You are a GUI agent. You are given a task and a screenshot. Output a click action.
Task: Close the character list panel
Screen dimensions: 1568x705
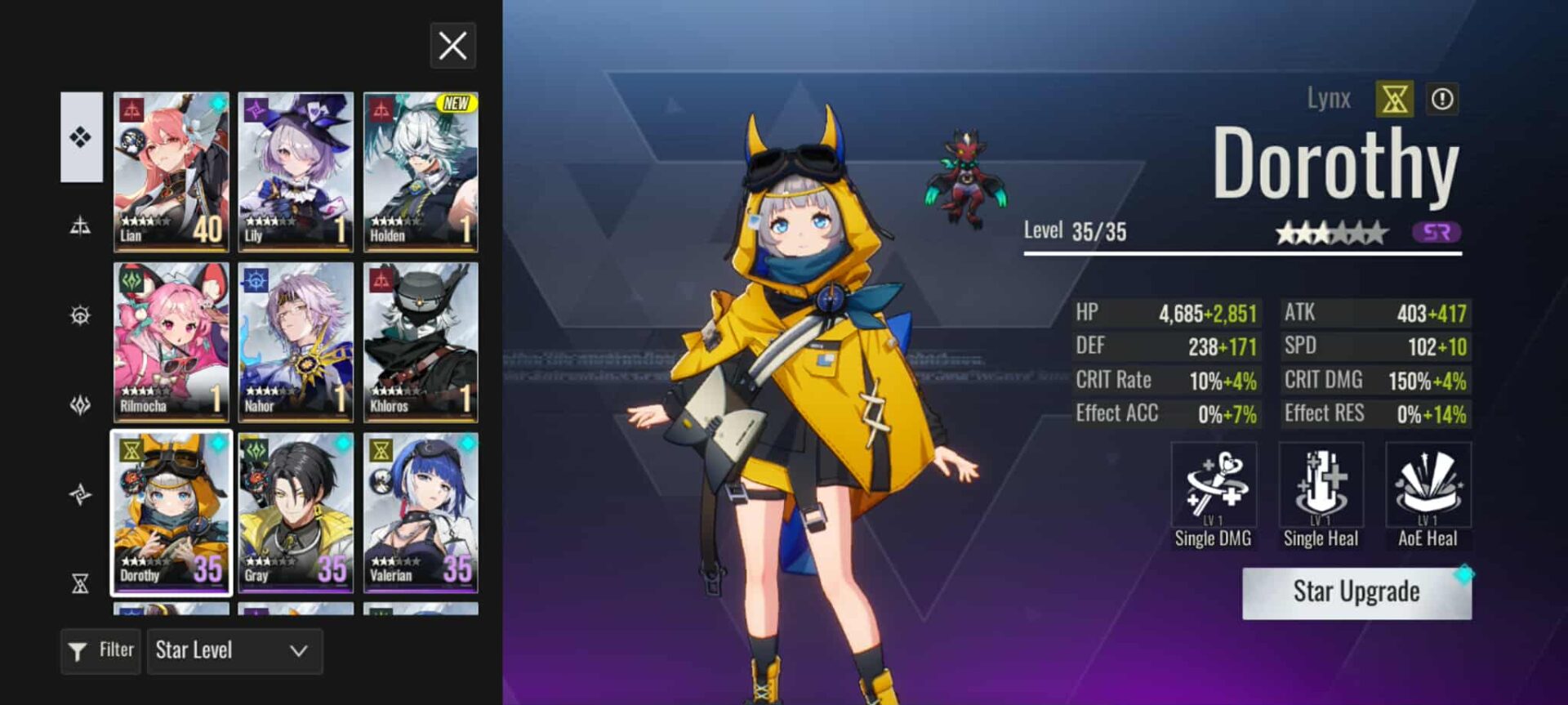click(452, 46)
